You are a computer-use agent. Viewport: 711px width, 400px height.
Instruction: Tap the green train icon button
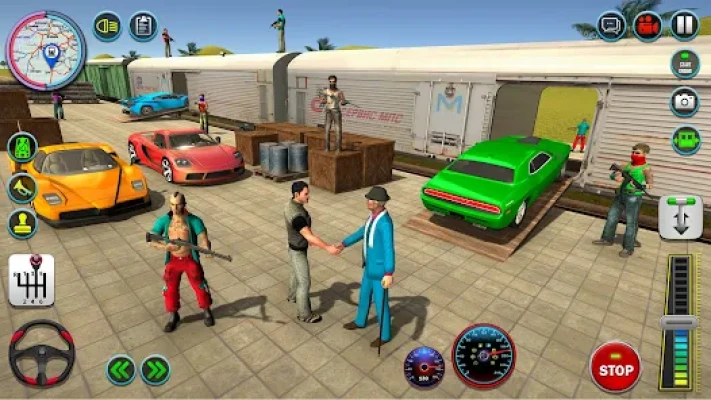23,148
